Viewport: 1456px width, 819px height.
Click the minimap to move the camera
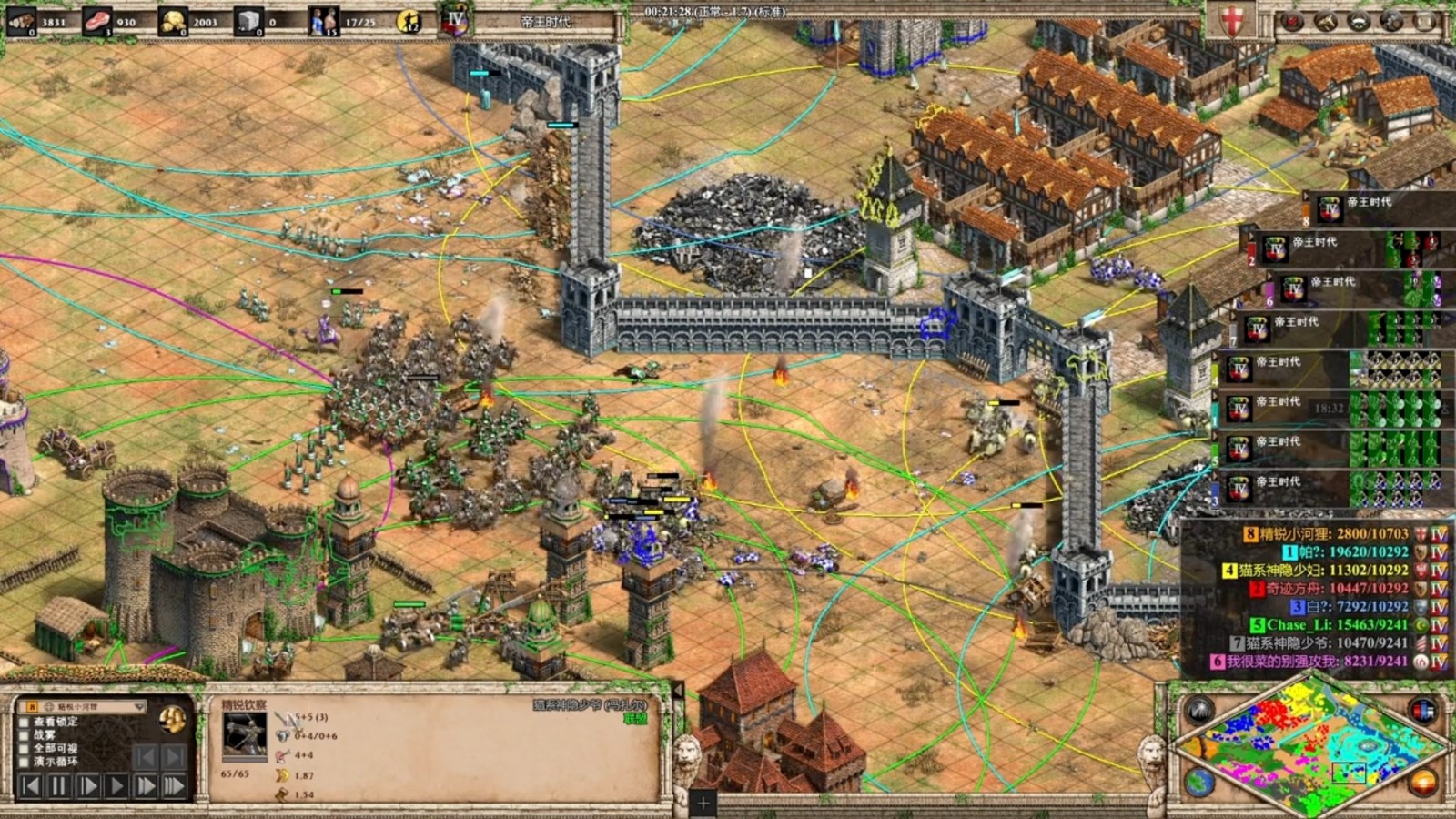pyautogui.click(x=1310, y=746)
